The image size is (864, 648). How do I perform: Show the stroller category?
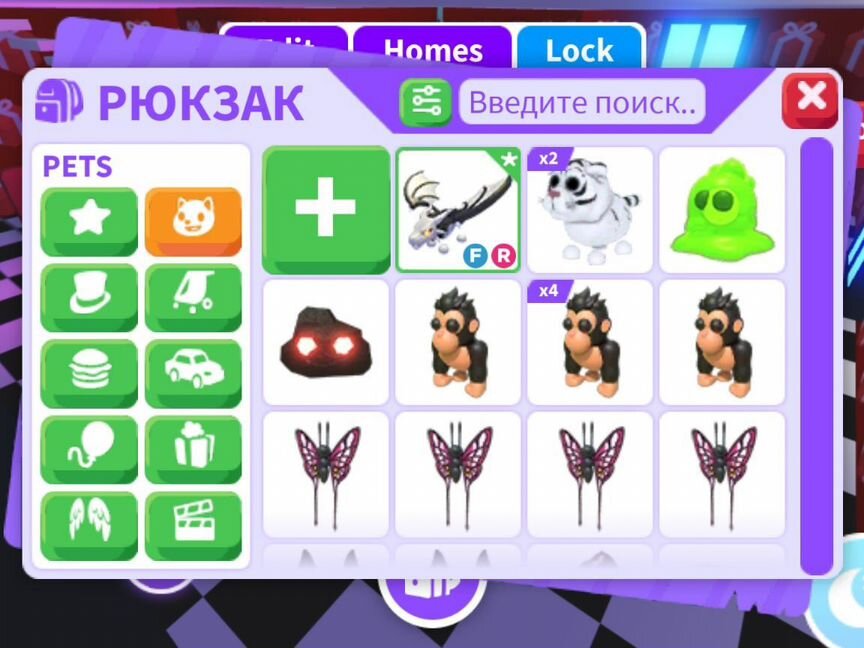[193, 297]
